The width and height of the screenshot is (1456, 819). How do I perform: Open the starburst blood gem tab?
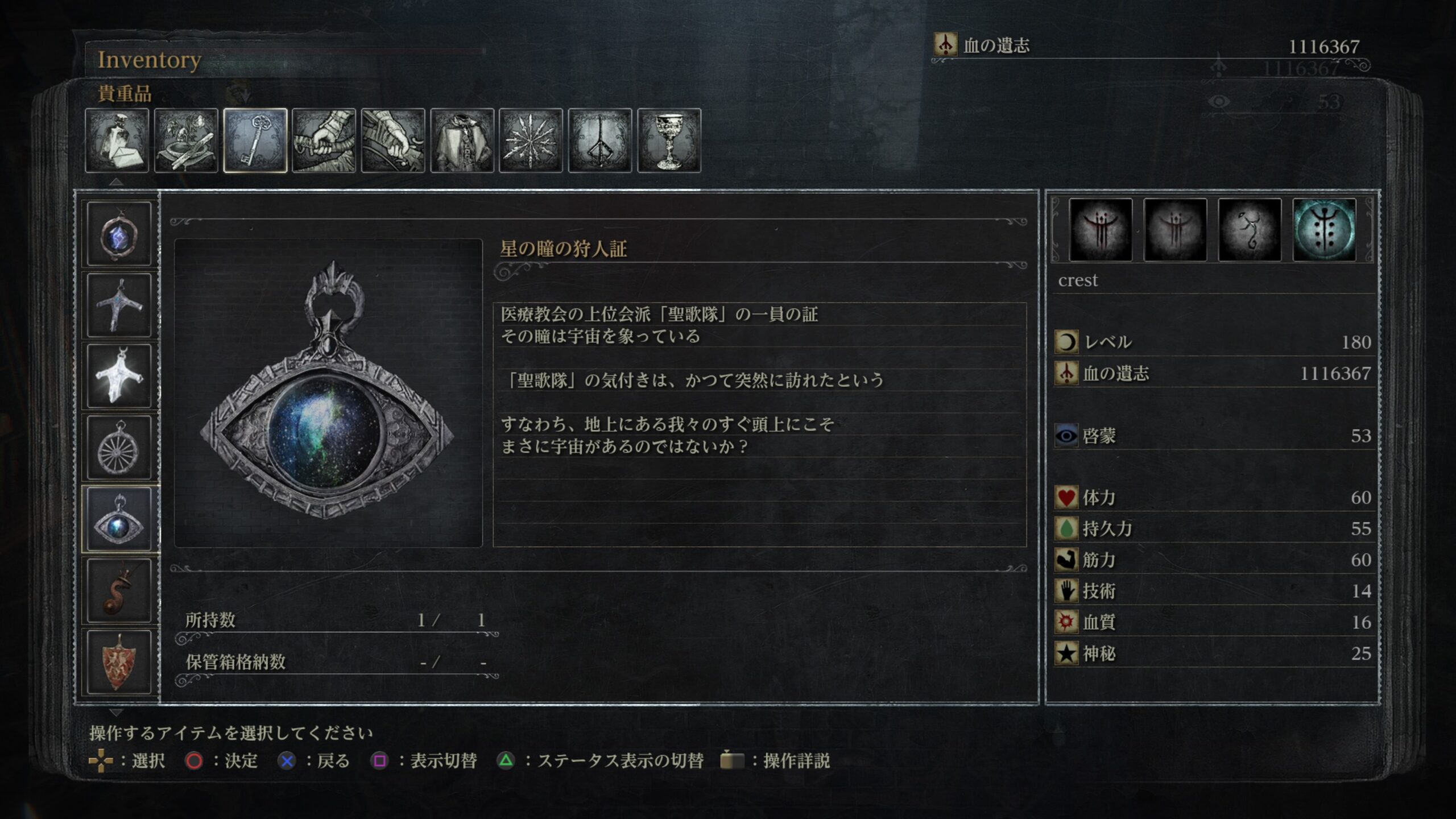point(531,140)
